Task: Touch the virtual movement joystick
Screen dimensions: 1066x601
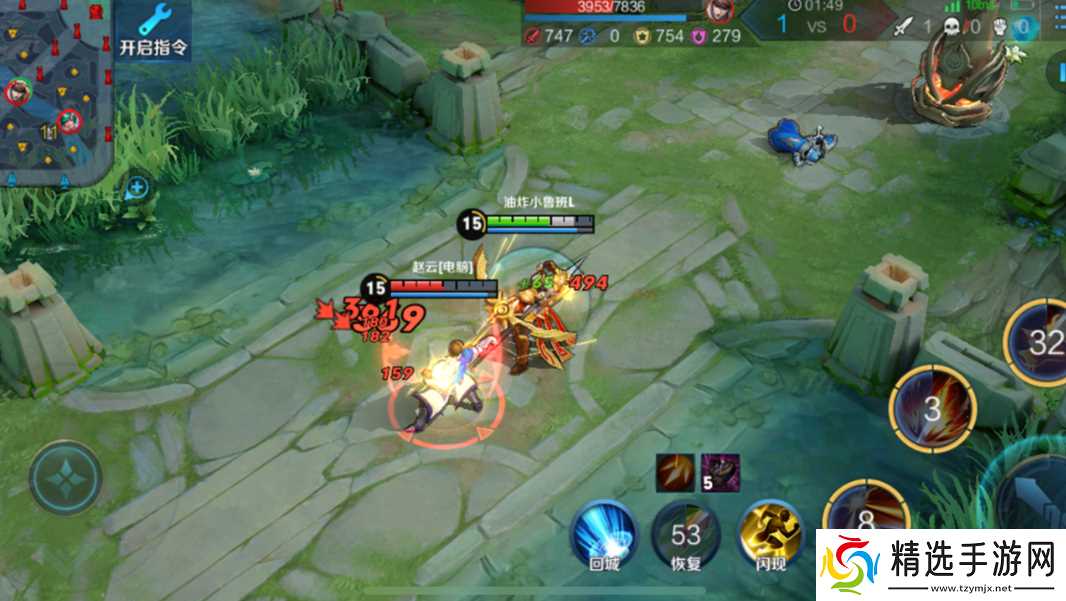Action: tap(66, 478)
